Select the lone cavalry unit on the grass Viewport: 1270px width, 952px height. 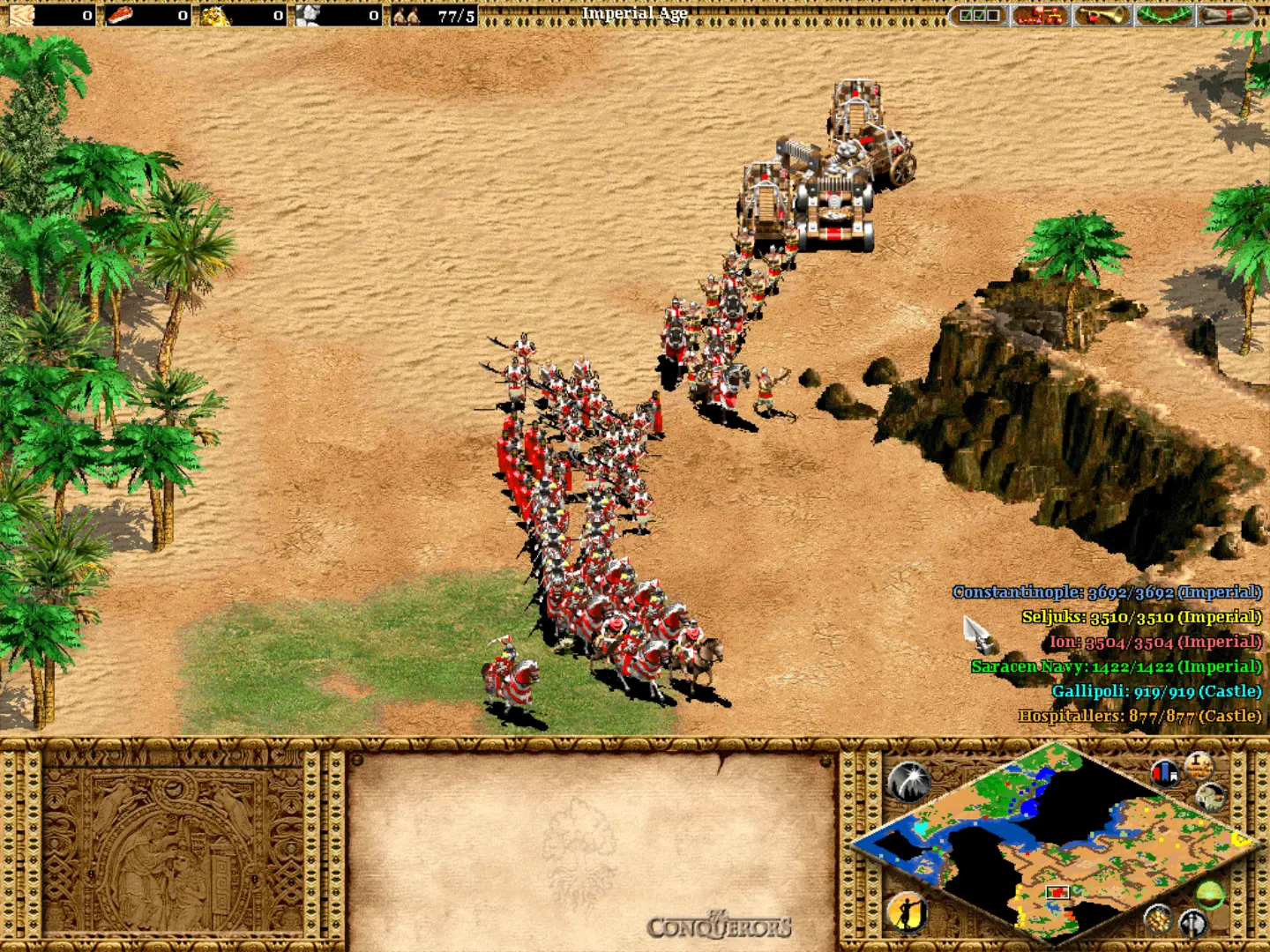click(x=511, y=678)
